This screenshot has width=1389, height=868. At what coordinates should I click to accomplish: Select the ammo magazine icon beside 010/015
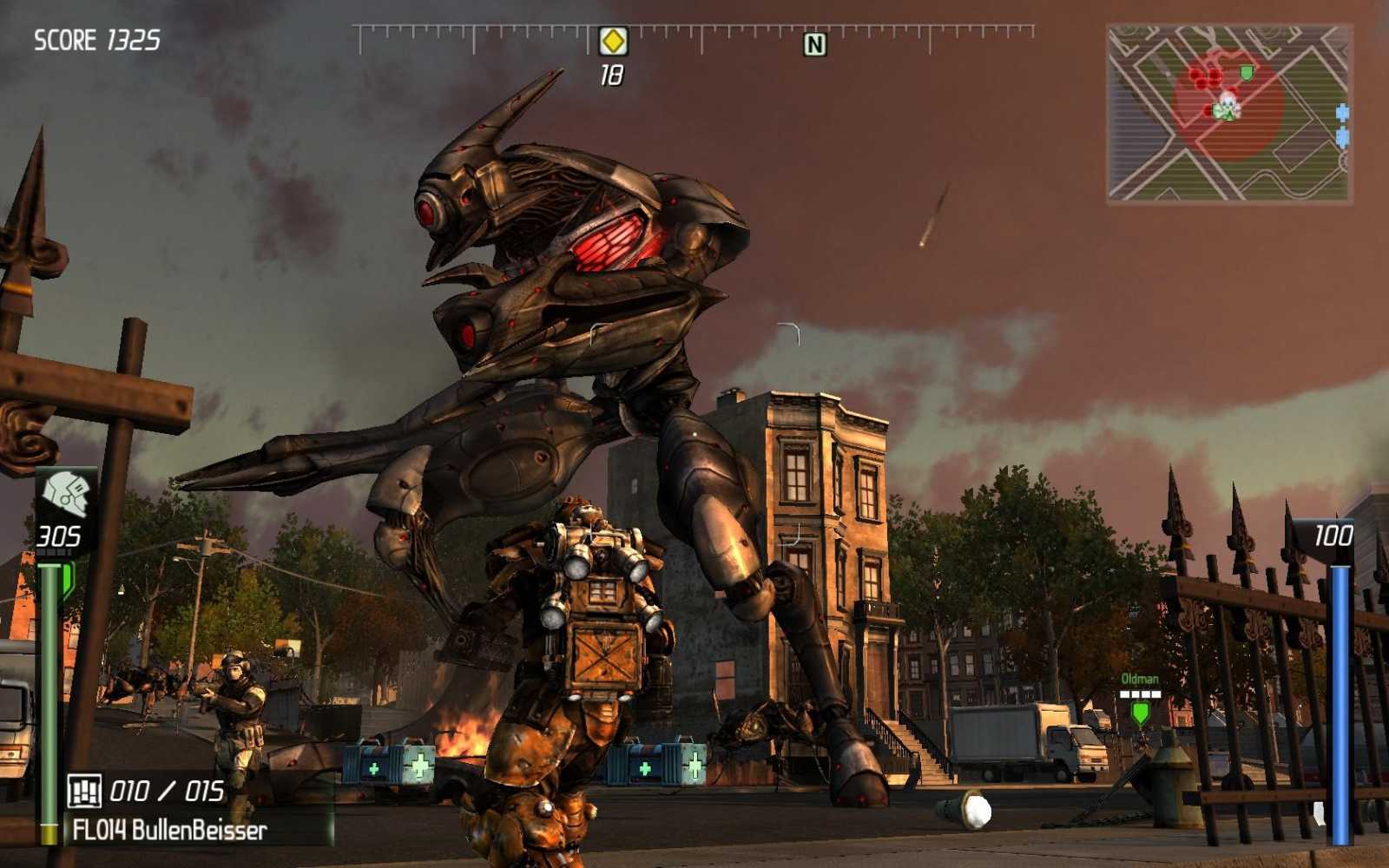tap(85, 791)
